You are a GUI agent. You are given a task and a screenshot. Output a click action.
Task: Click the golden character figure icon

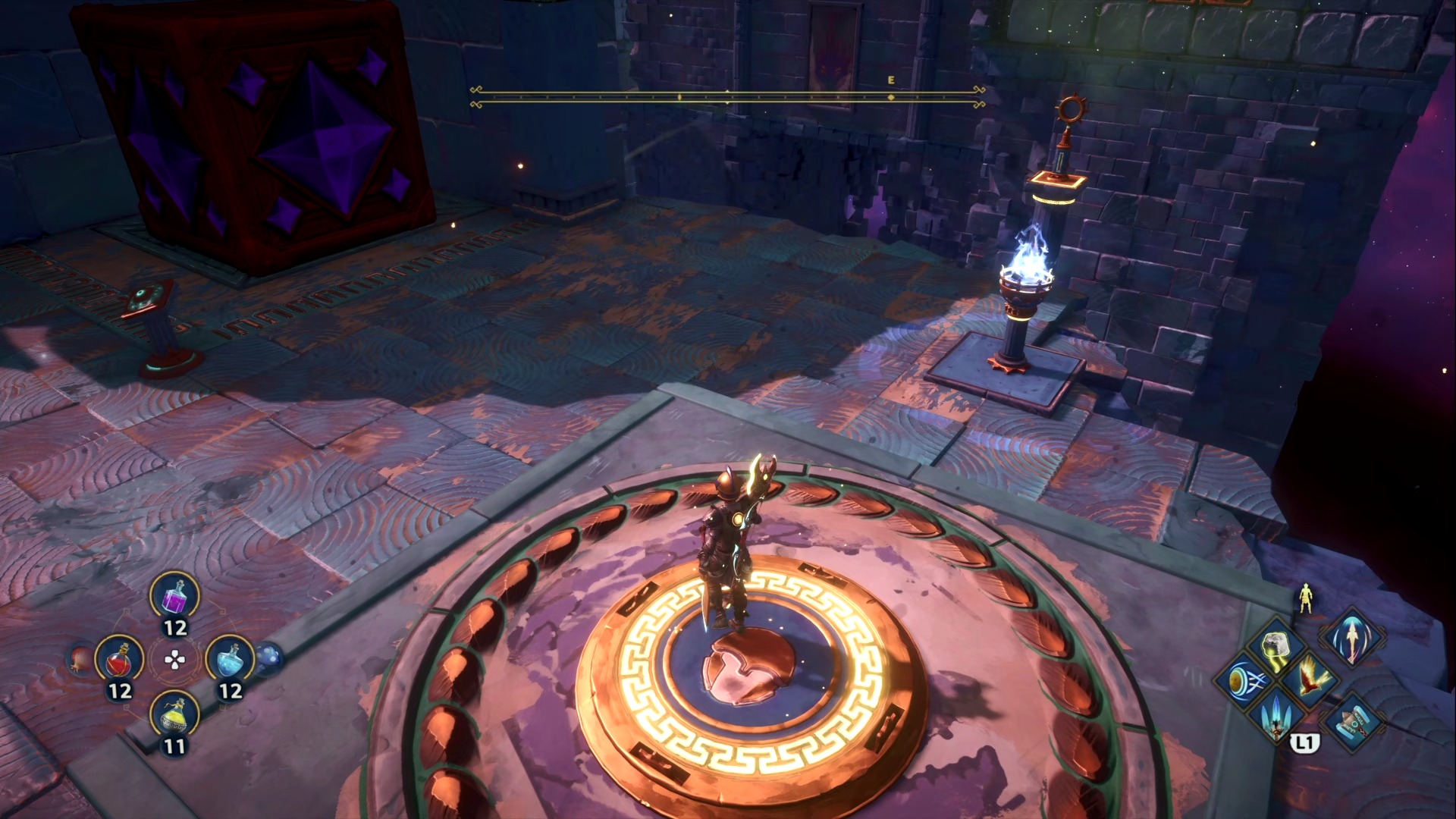pos(1304,598)
